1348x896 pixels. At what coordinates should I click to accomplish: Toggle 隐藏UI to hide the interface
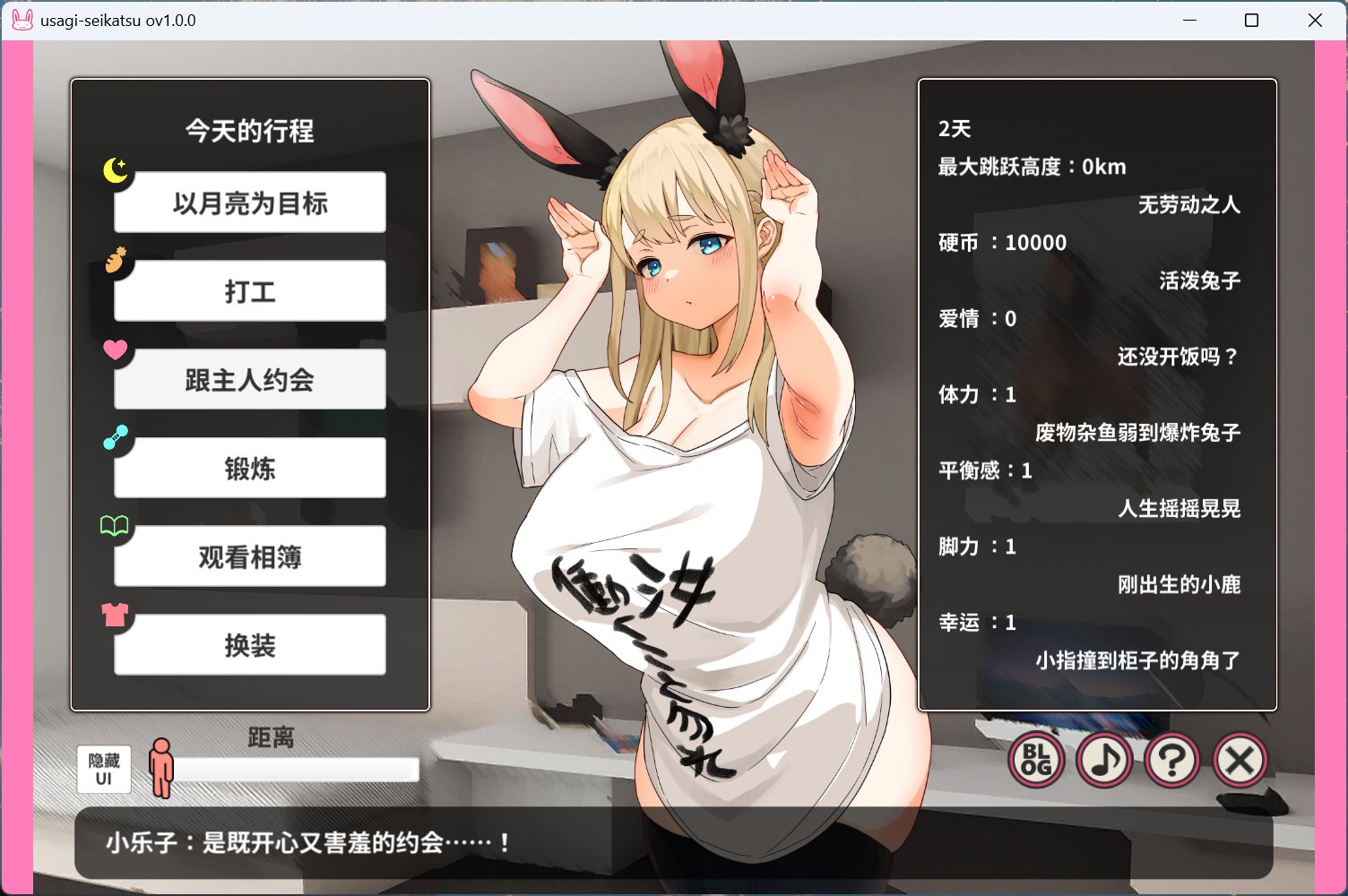[x=102, y=769]
